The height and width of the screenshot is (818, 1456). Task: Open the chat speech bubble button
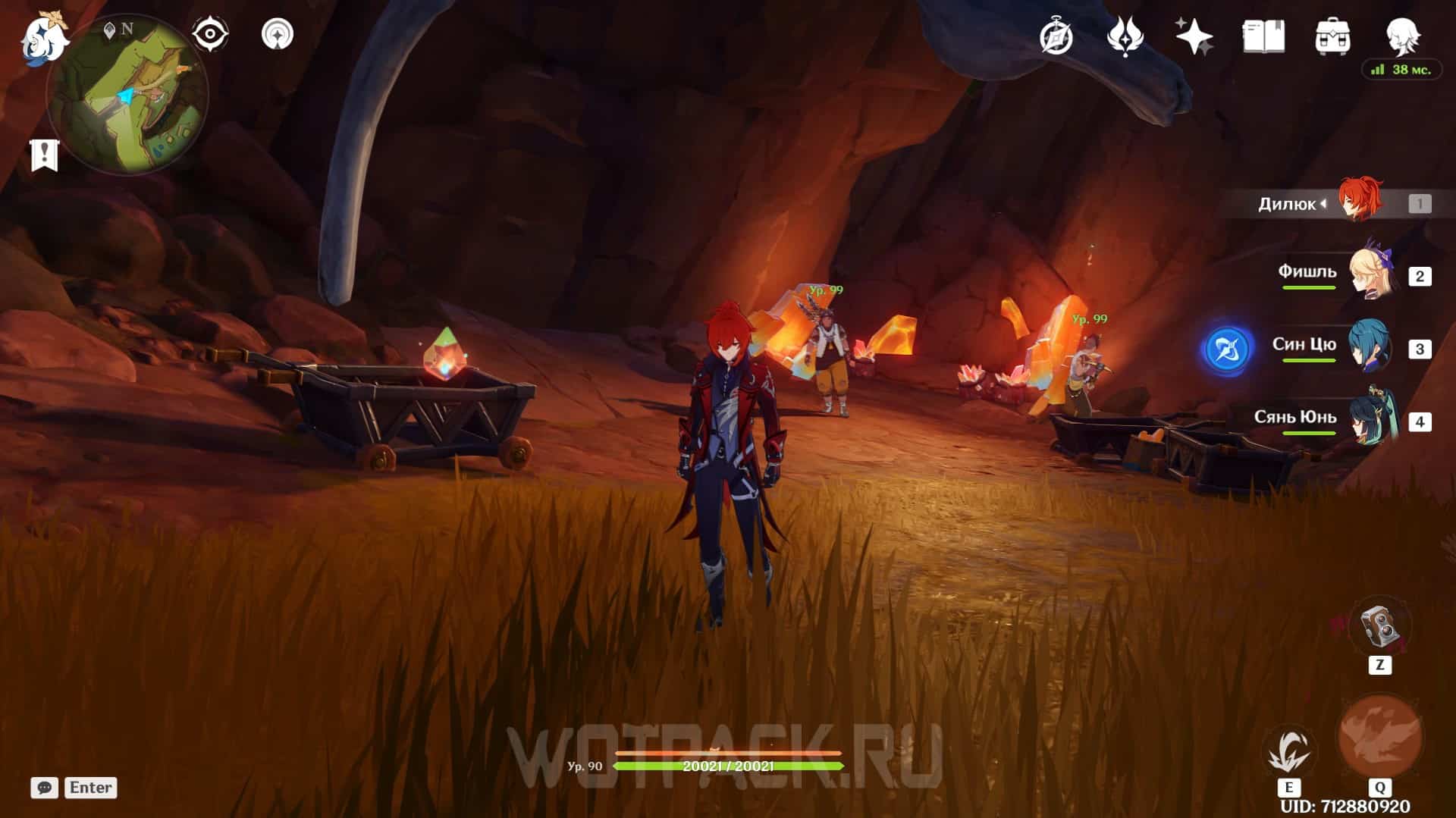tap(45, 788)
